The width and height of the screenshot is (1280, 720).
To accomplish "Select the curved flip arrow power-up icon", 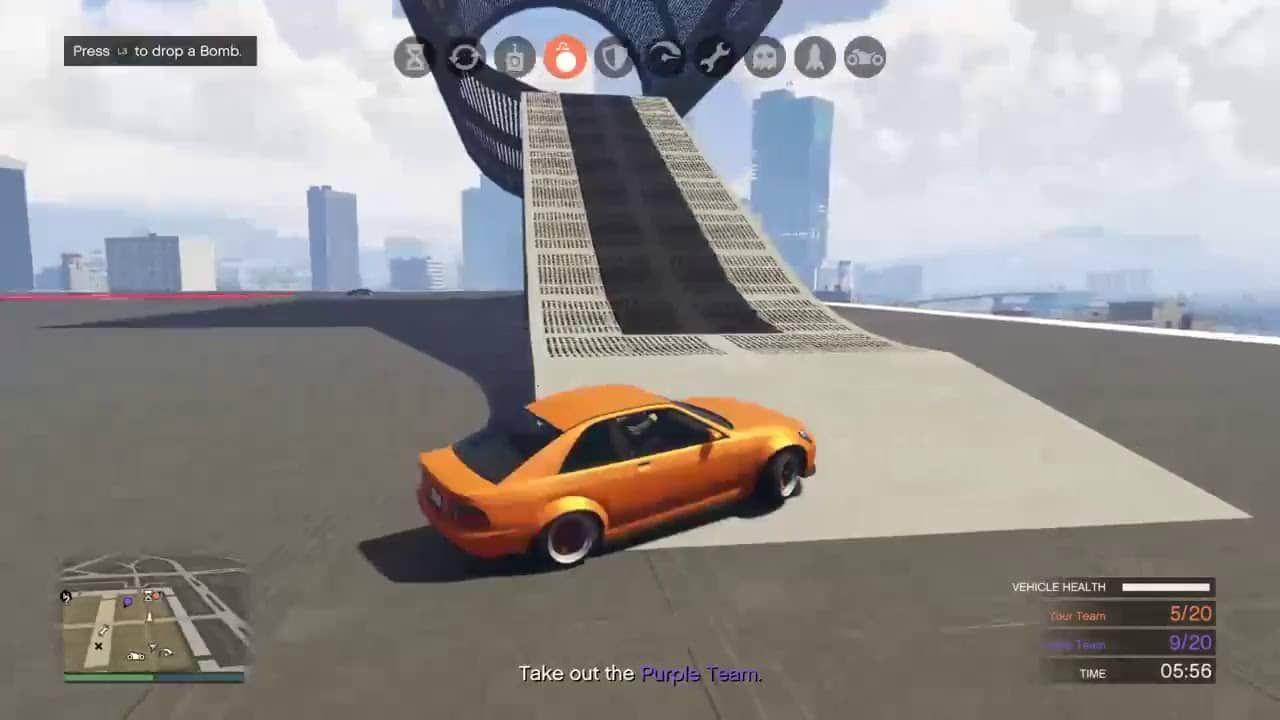I will [x=664, y=57].
